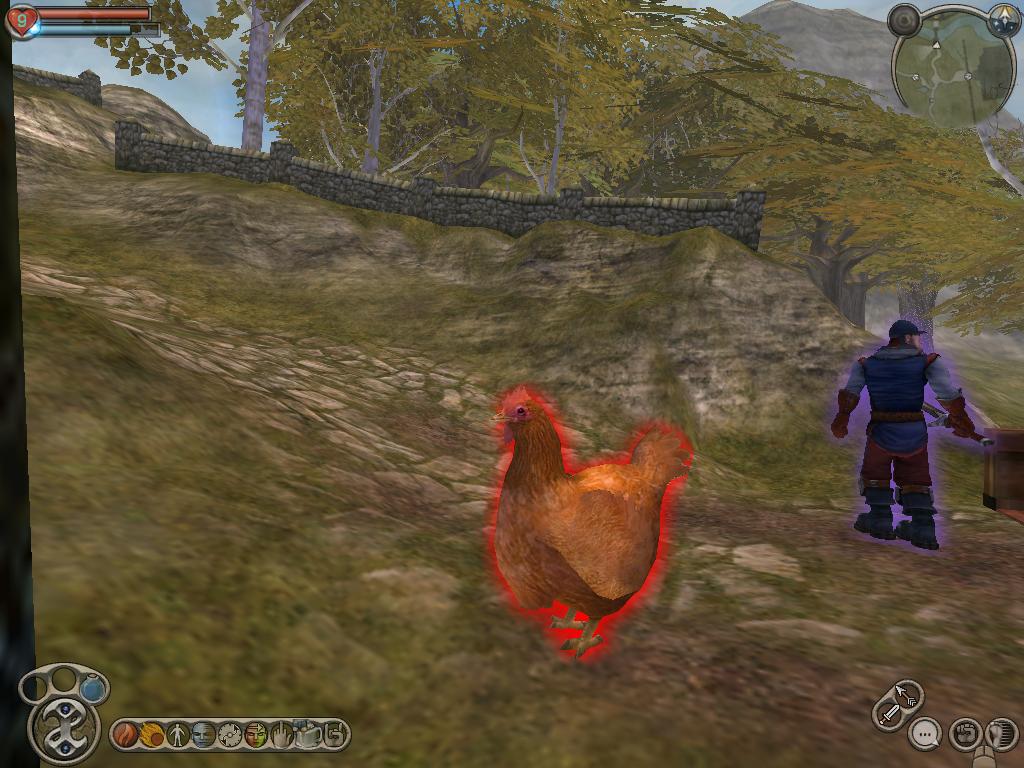Equip the sword weapon icon
The height and width of the screenshot is (768, 1024).
coord(888,713)
